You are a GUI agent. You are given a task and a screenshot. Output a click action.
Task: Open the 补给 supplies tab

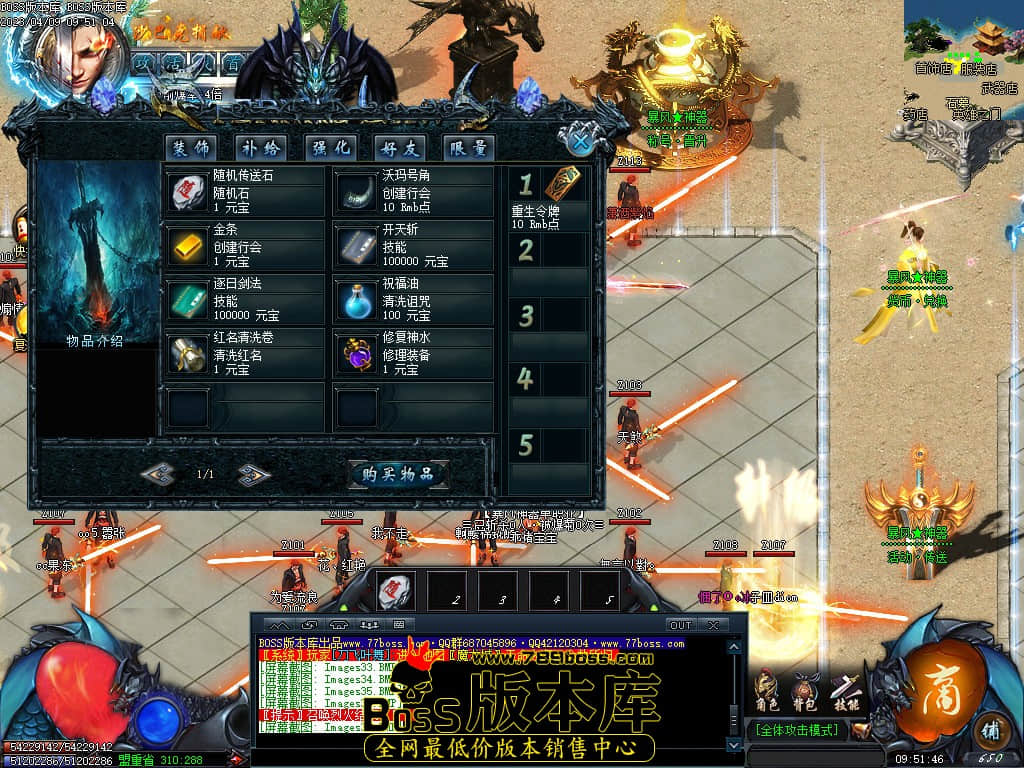point(261,148)
